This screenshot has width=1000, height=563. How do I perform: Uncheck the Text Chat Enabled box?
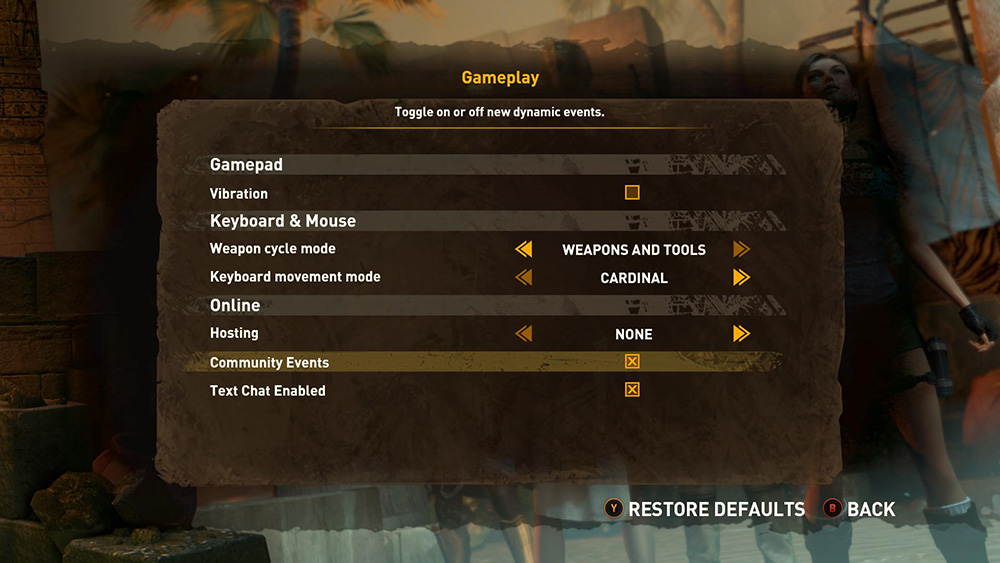coord(632,390)
